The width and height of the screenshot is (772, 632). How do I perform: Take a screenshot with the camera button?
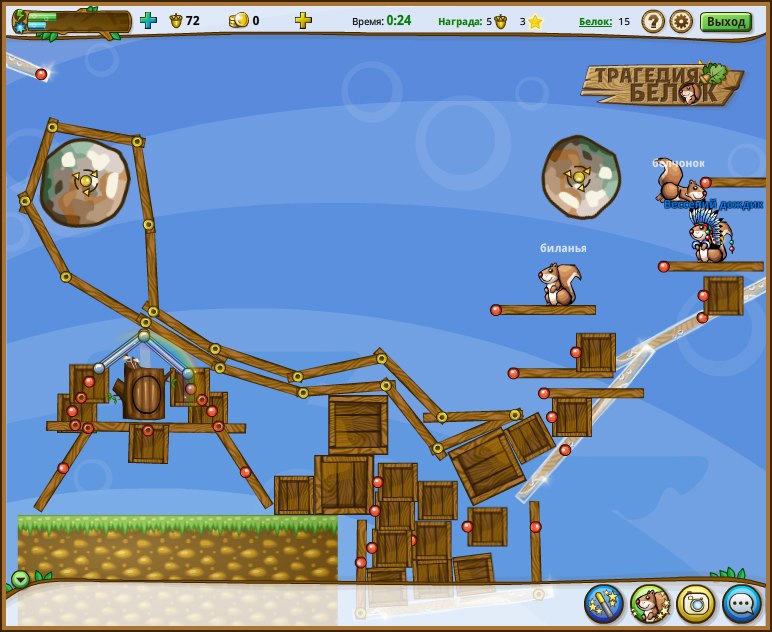(x=696, y=604)
